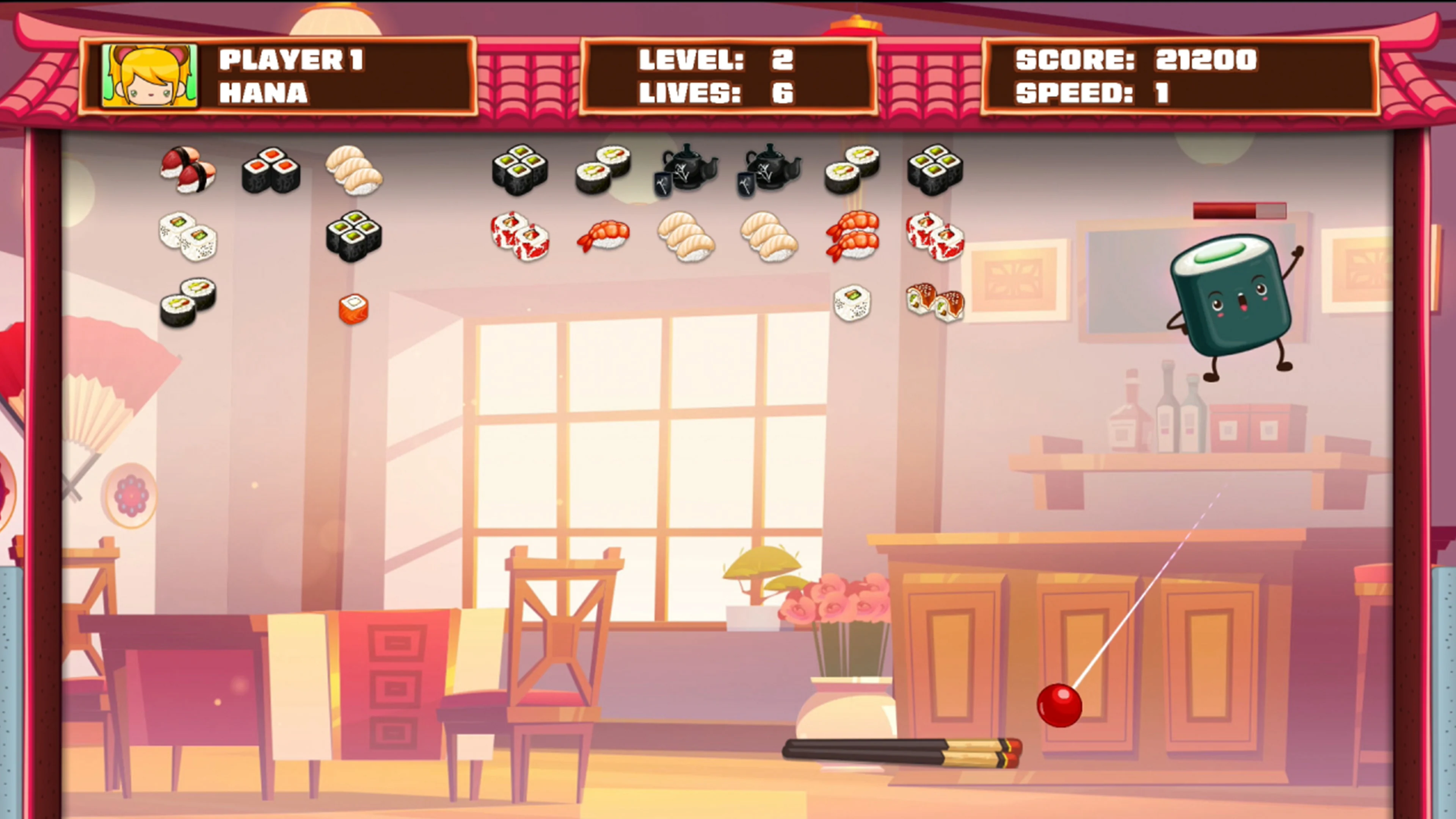Click the single salmon roll brick
Viewport: 1456px width, 819px height.
pos(353,308)
